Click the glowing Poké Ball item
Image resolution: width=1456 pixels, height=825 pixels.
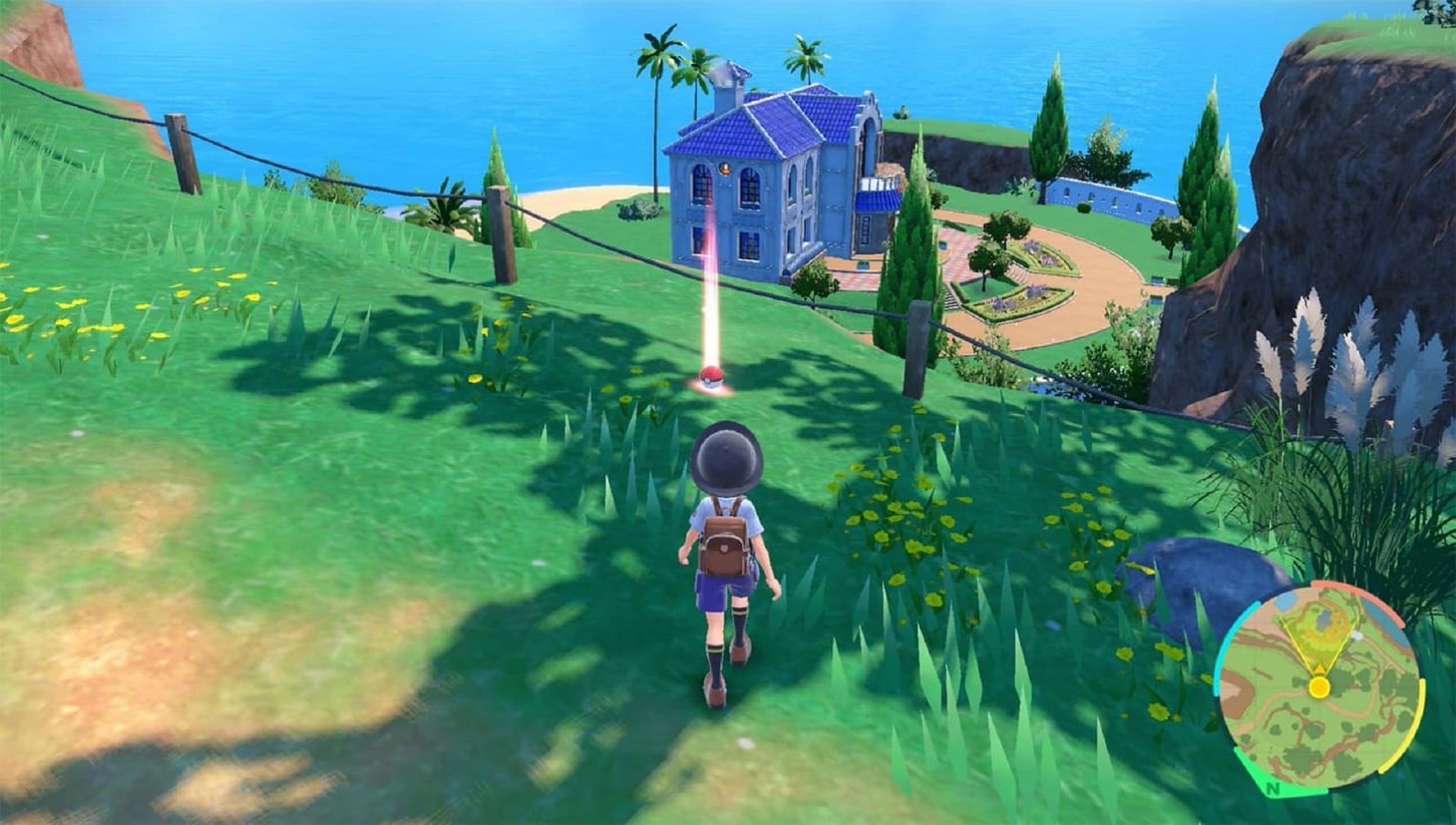[x=712, y=377]
